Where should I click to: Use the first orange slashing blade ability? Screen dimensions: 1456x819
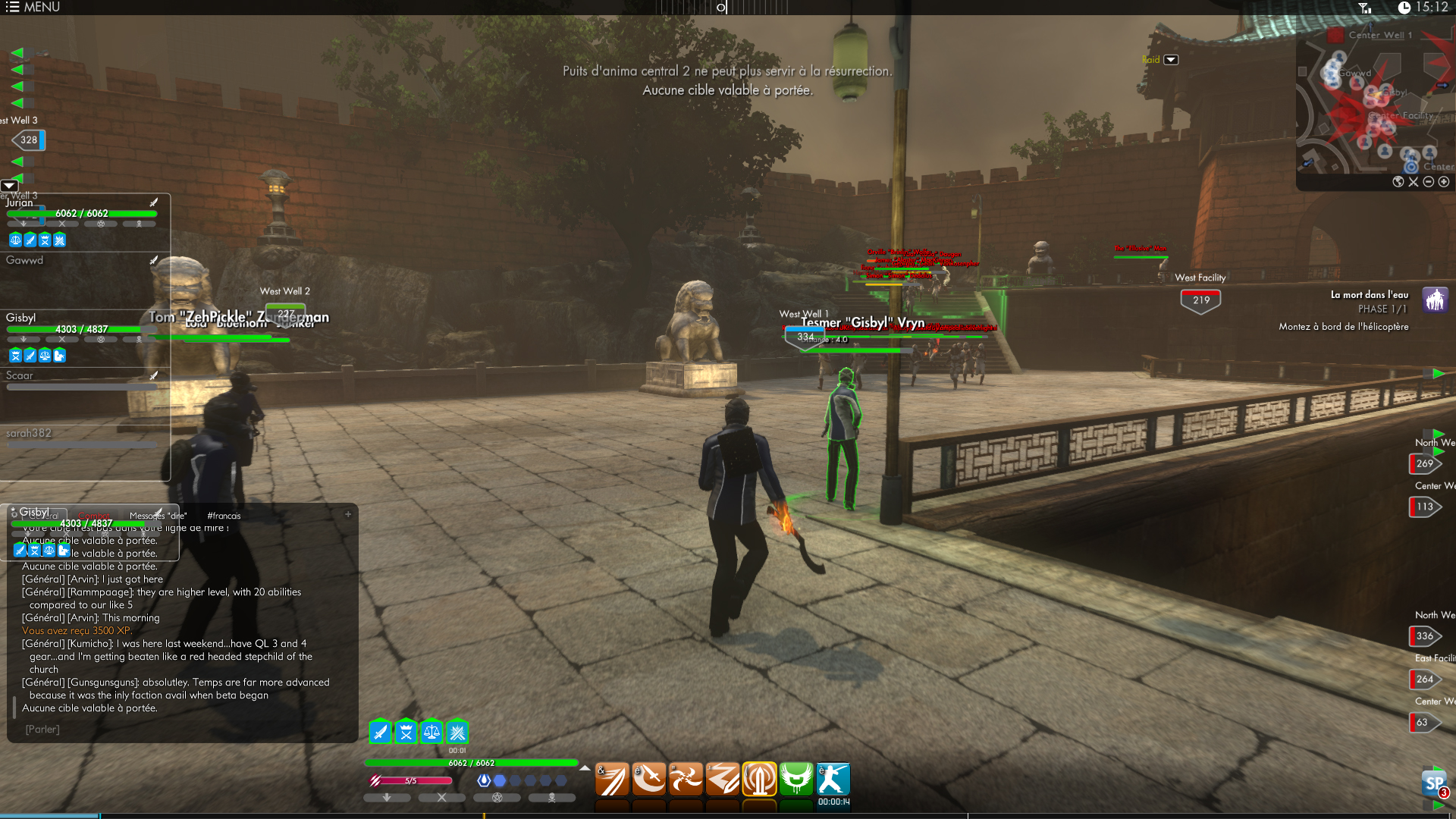pyautogui.click(x=612, y=780)
